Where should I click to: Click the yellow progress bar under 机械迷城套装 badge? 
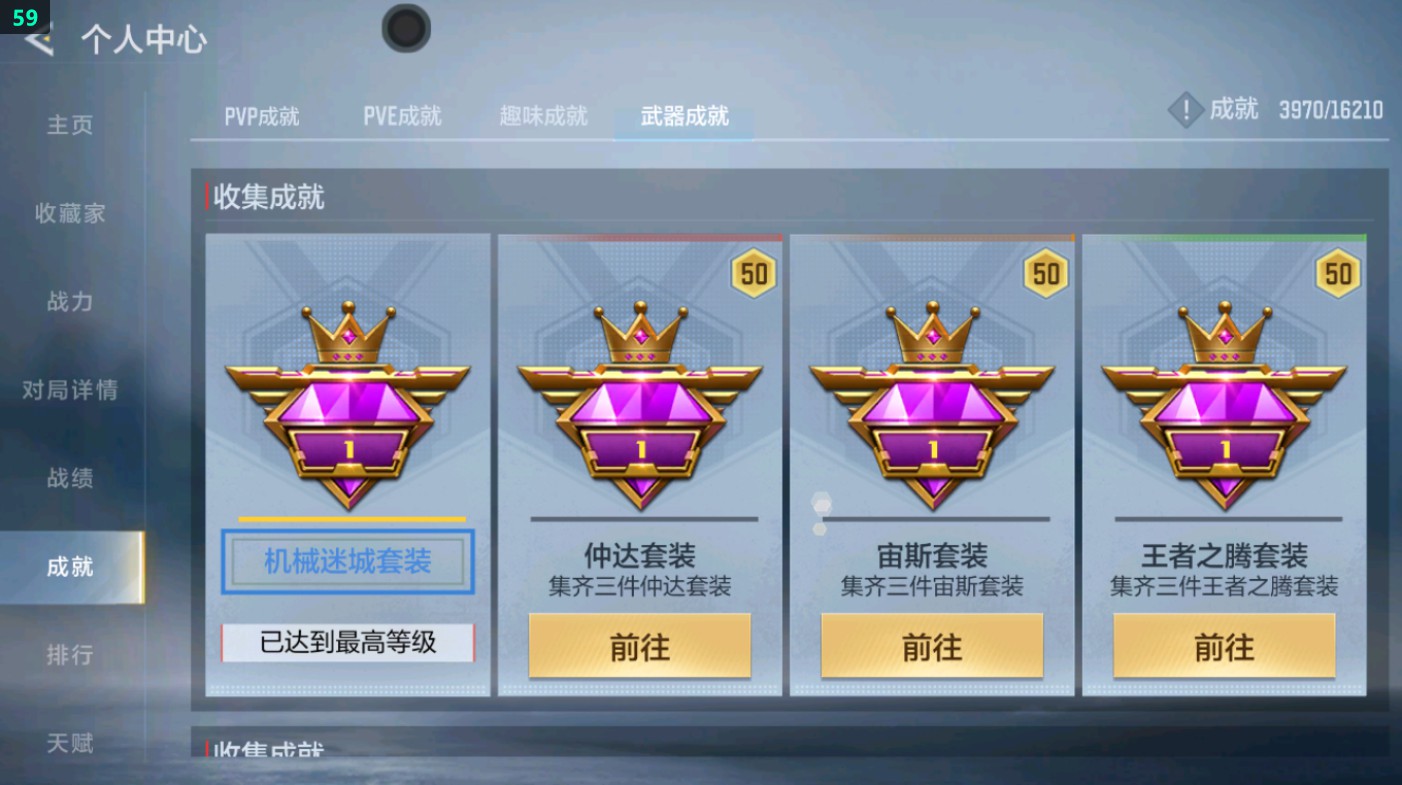click(x=347, y=519)
